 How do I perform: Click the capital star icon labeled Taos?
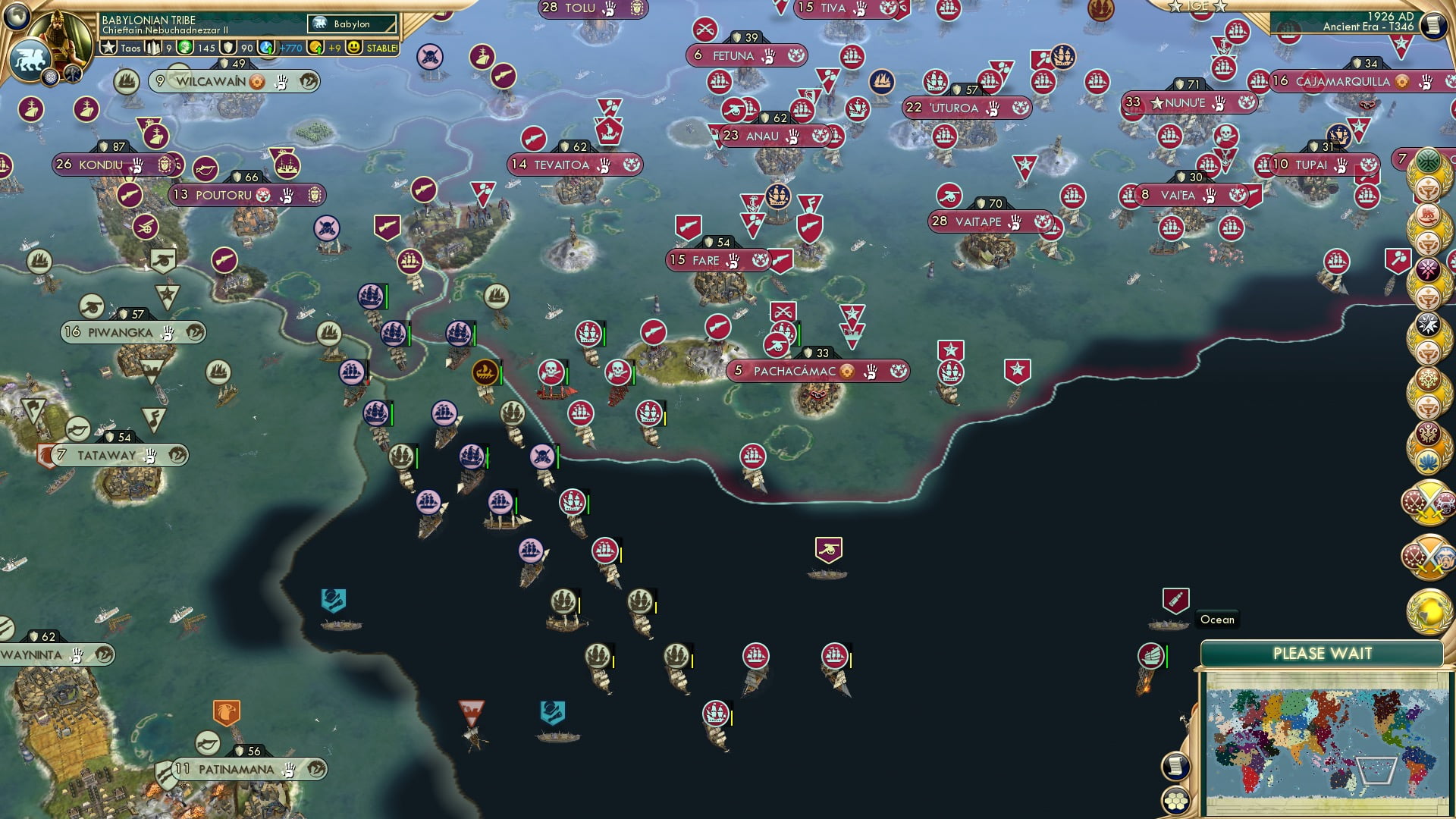pyautogui.click(x=108, y=47)
